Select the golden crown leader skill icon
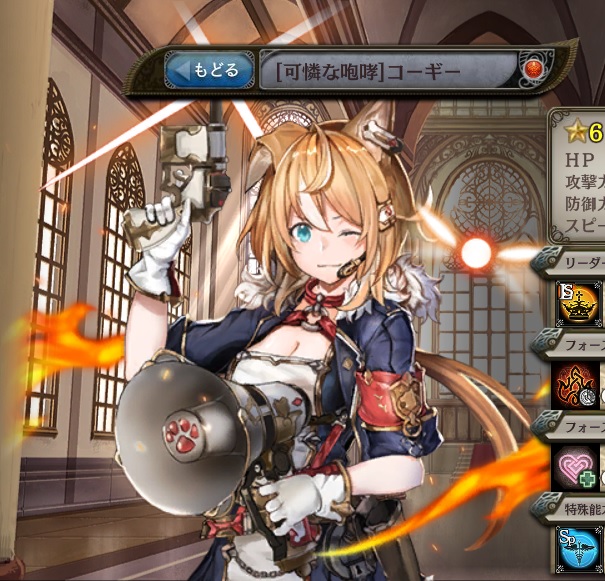Viewport: 605px width, 581px height. (579, 306)
